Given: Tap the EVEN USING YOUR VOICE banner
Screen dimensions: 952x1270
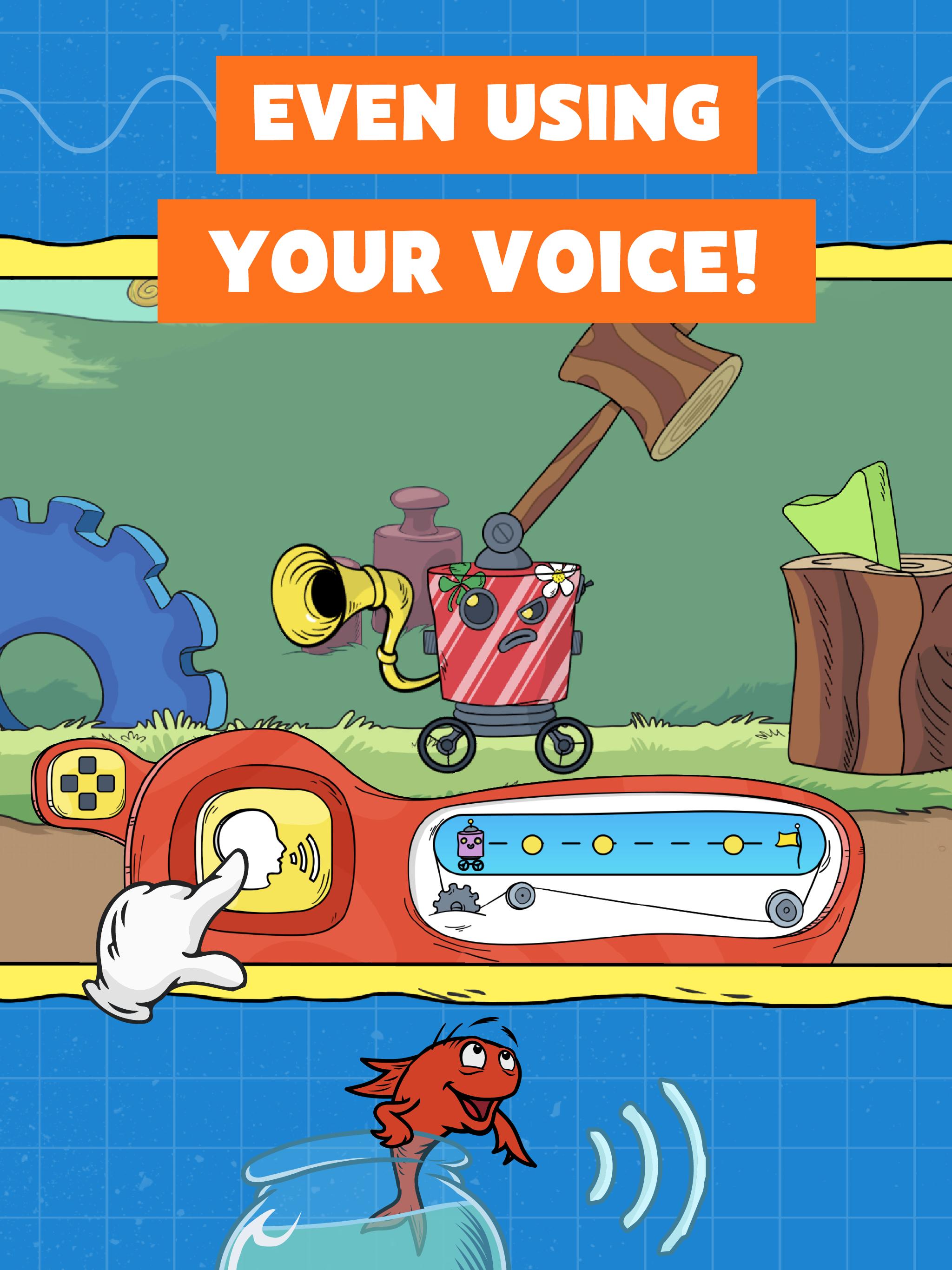Looking at the screenshot, I should [x=488, y=190].
